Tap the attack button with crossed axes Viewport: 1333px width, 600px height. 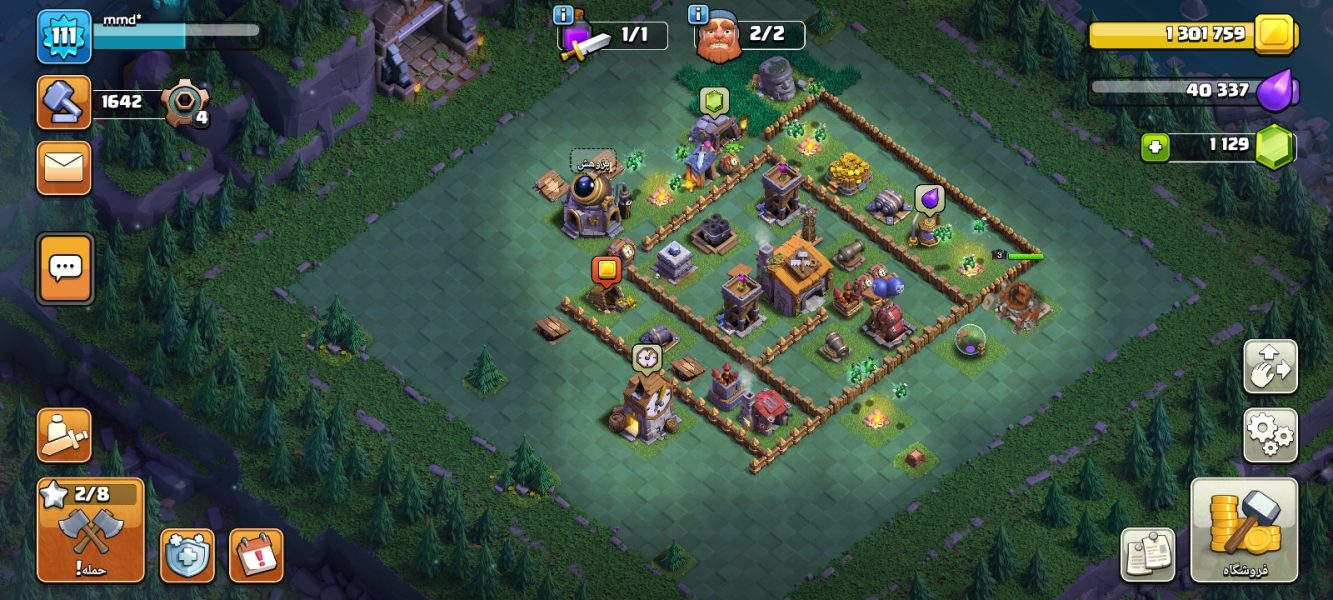pyautogui.click(x=90, y=530)
